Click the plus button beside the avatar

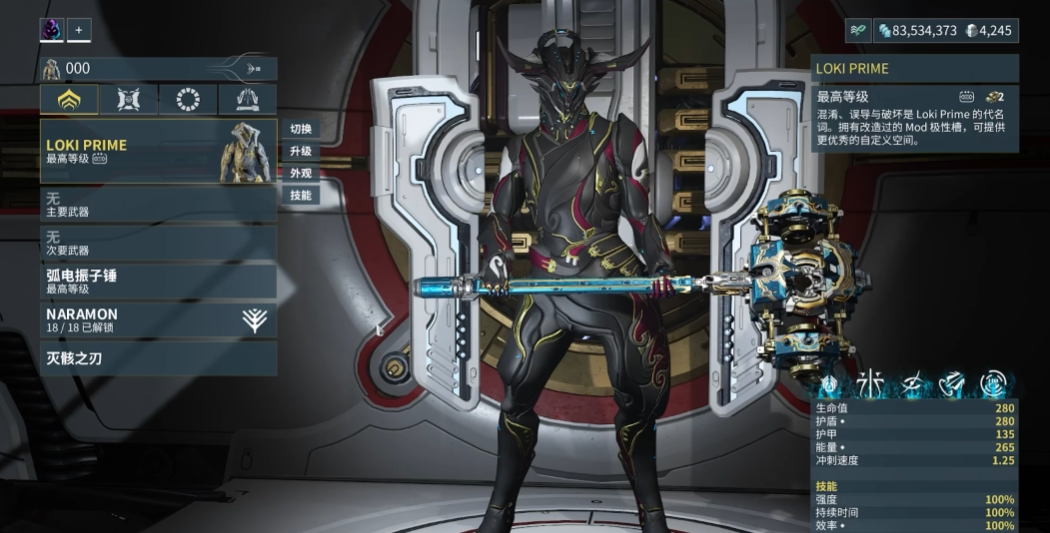click(x=79, y=30)
